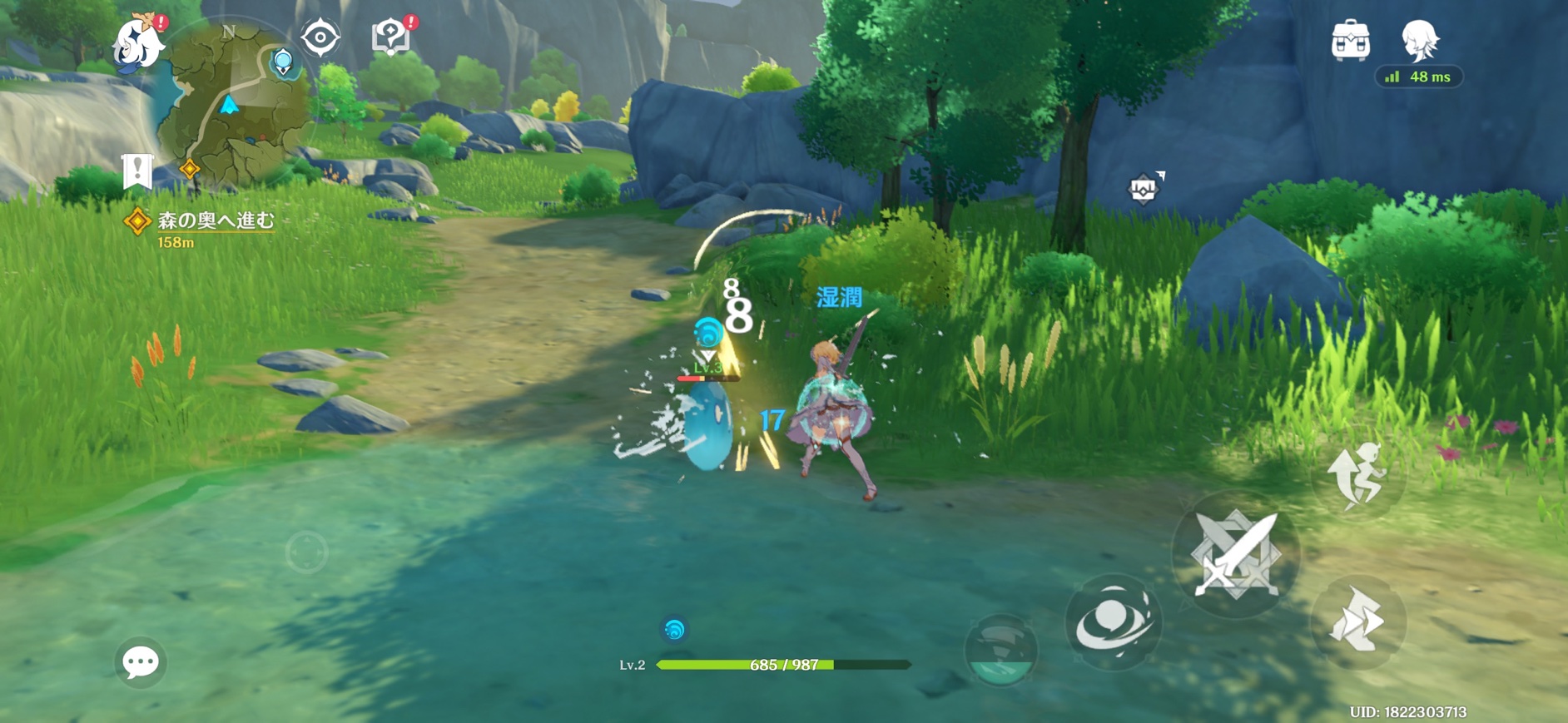Open the tutorial question mark icon
Viewport: 1568px width, 723px height.
[x=390, y=37]
